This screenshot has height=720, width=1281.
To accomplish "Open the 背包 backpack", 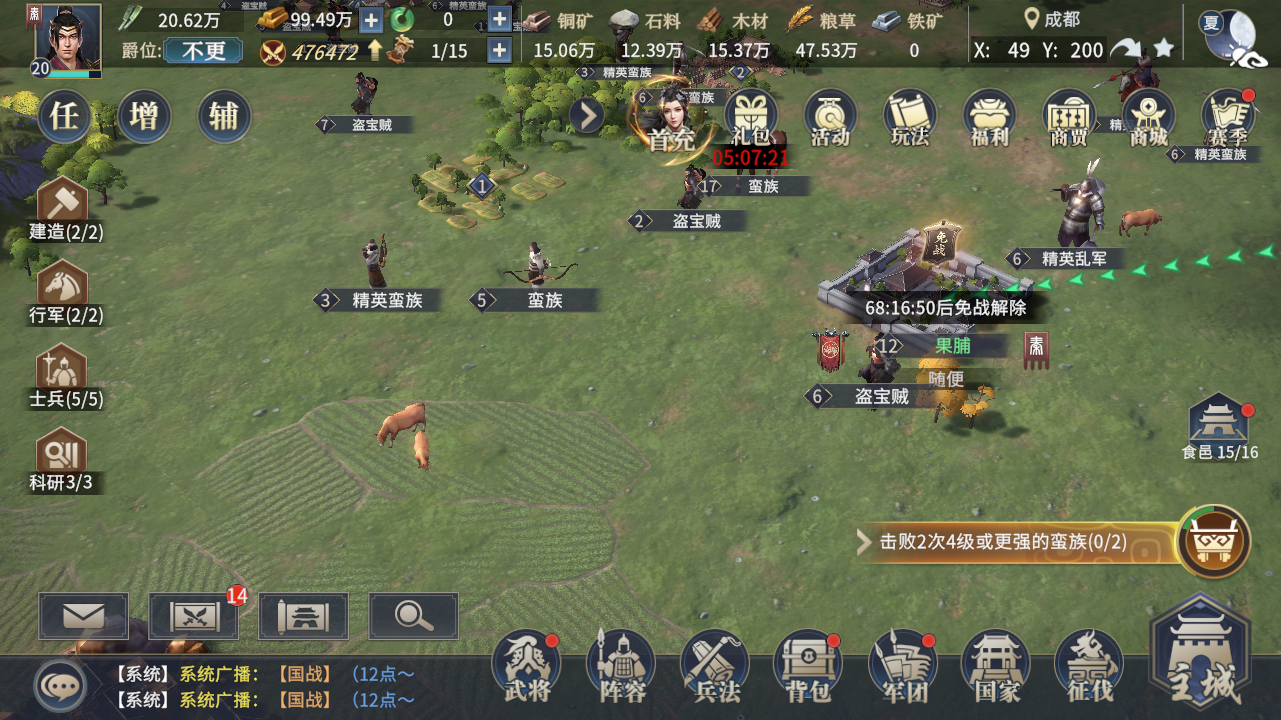I will click(808, 665).
